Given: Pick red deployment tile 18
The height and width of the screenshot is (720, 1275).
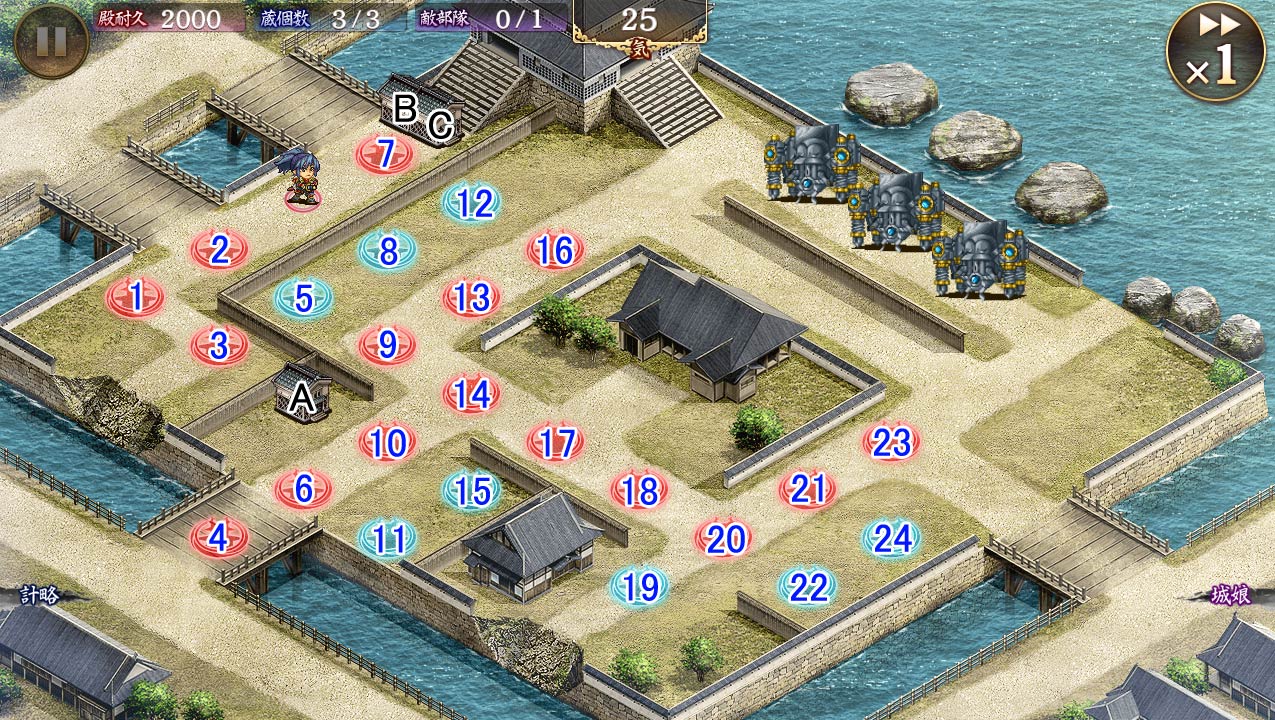Looking at the screenshot, I should [640, 490].
